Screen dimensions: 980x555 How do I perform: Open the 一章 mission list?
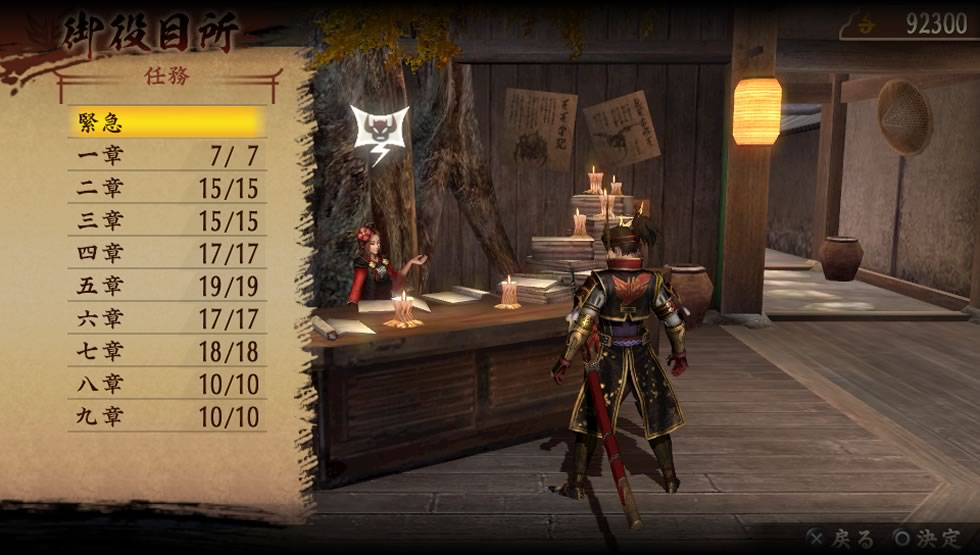[167, 156]
